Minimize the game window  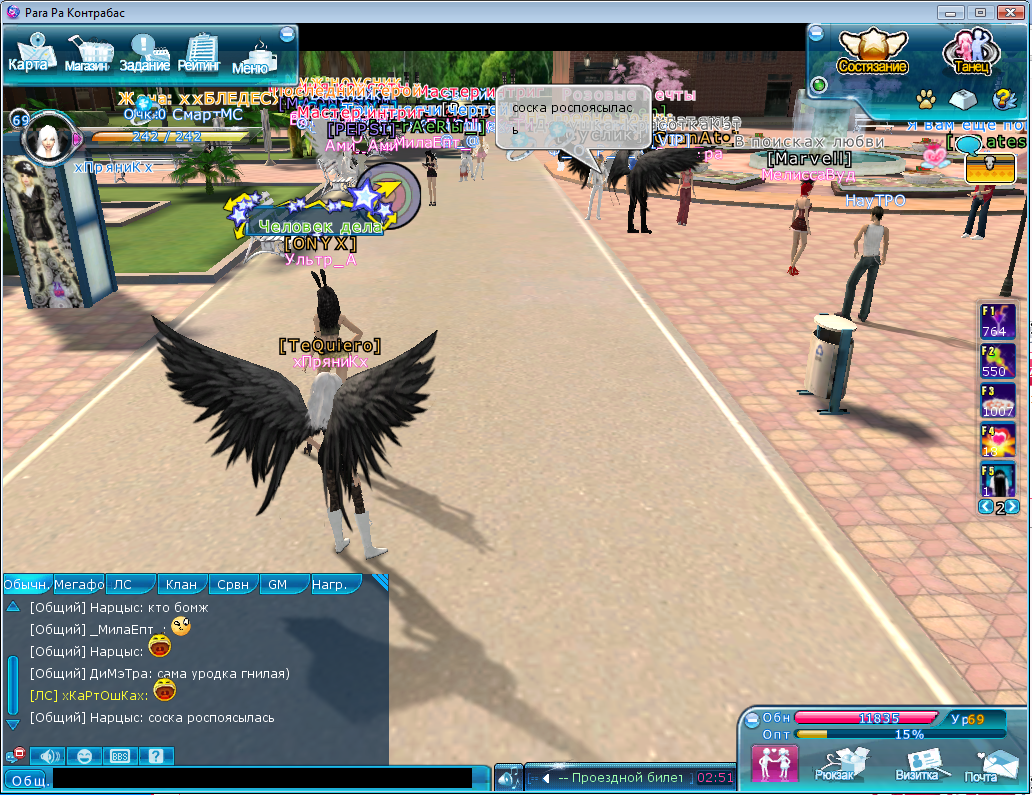(x=952, y=12)
